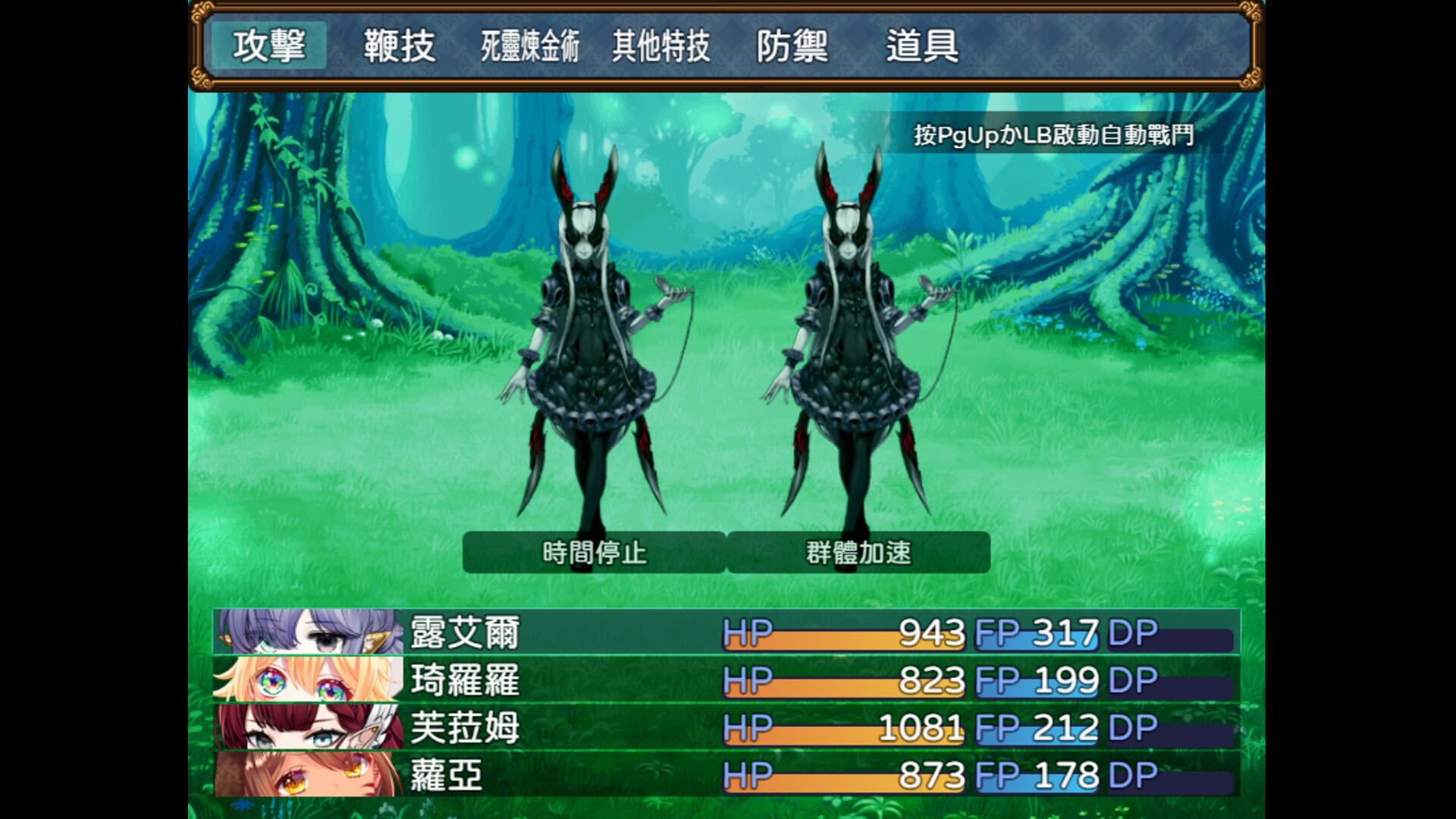The height and width of the screenshot is (819, 1456).
Task: Open the 鞭技 whip skills menu
Action: point(400,46)
